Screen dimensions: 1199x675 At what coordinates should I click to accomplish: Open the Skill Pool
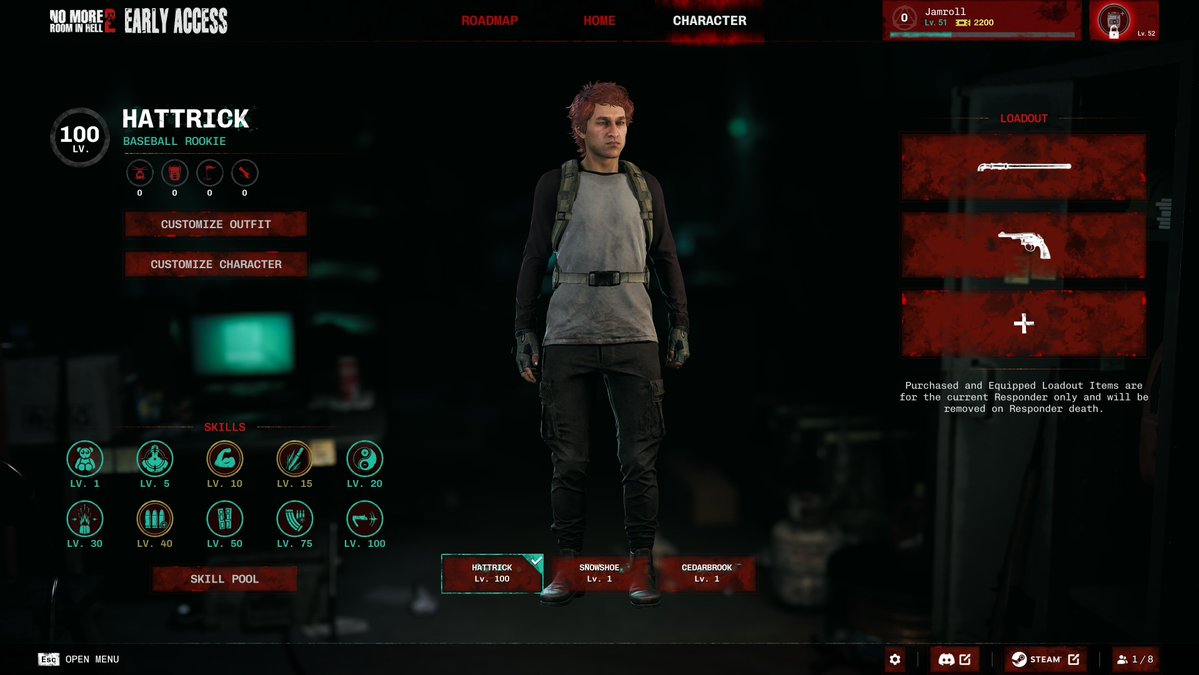(225, 579)
